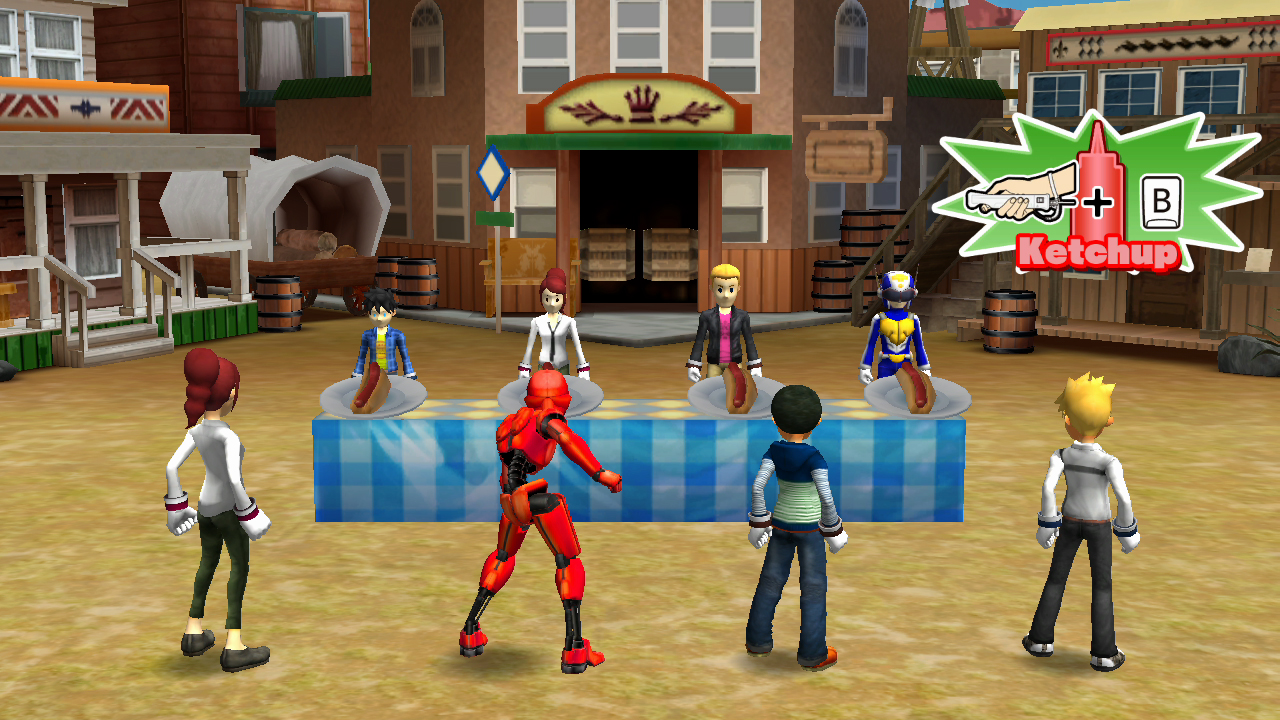Click the red Ketchup label text
Viewport: 1280px width, 720px height.
tap(1095, 252)
